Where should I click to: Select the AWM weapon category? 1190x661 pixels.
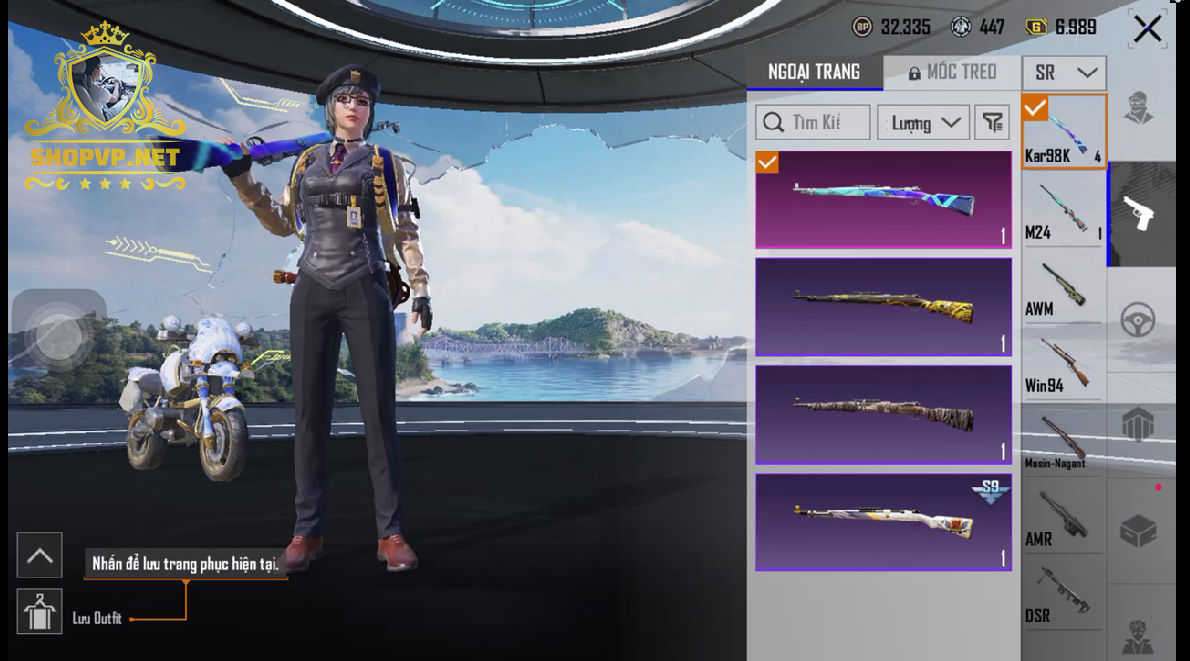tap(1063, 288)
